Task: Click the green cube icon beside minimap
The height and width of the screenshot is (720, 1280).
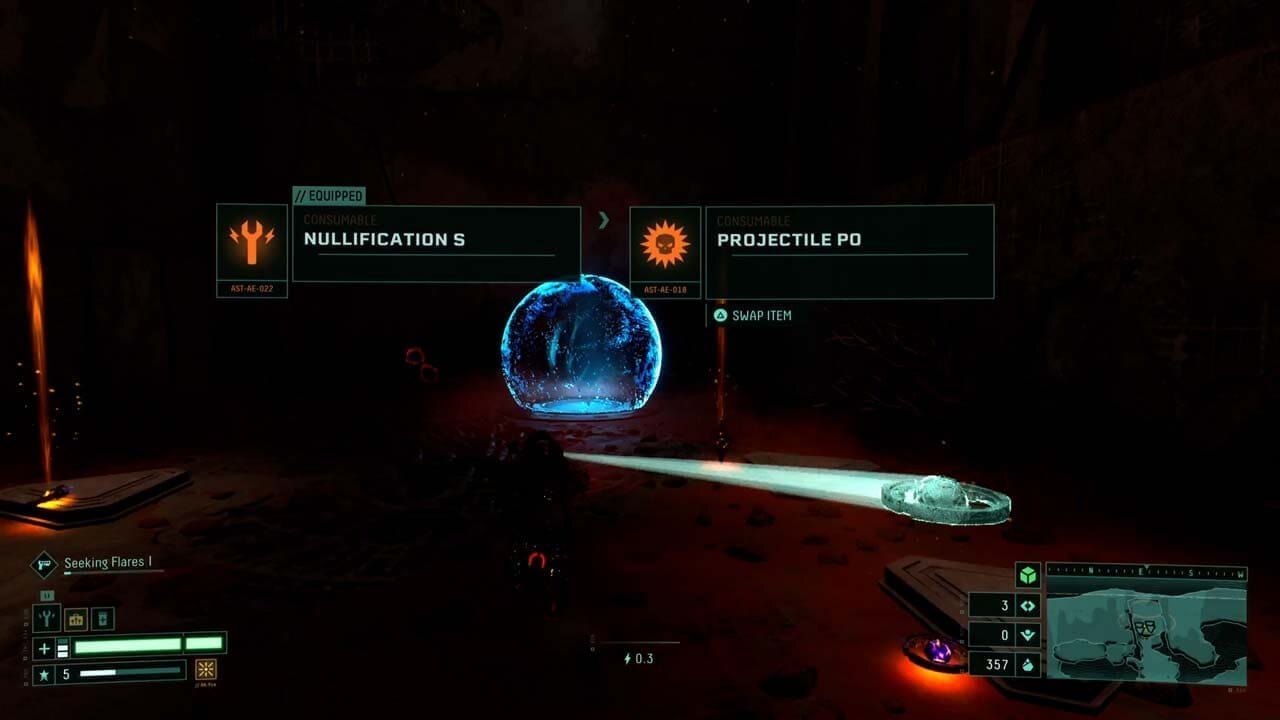Action: (x=1027, y=575)
